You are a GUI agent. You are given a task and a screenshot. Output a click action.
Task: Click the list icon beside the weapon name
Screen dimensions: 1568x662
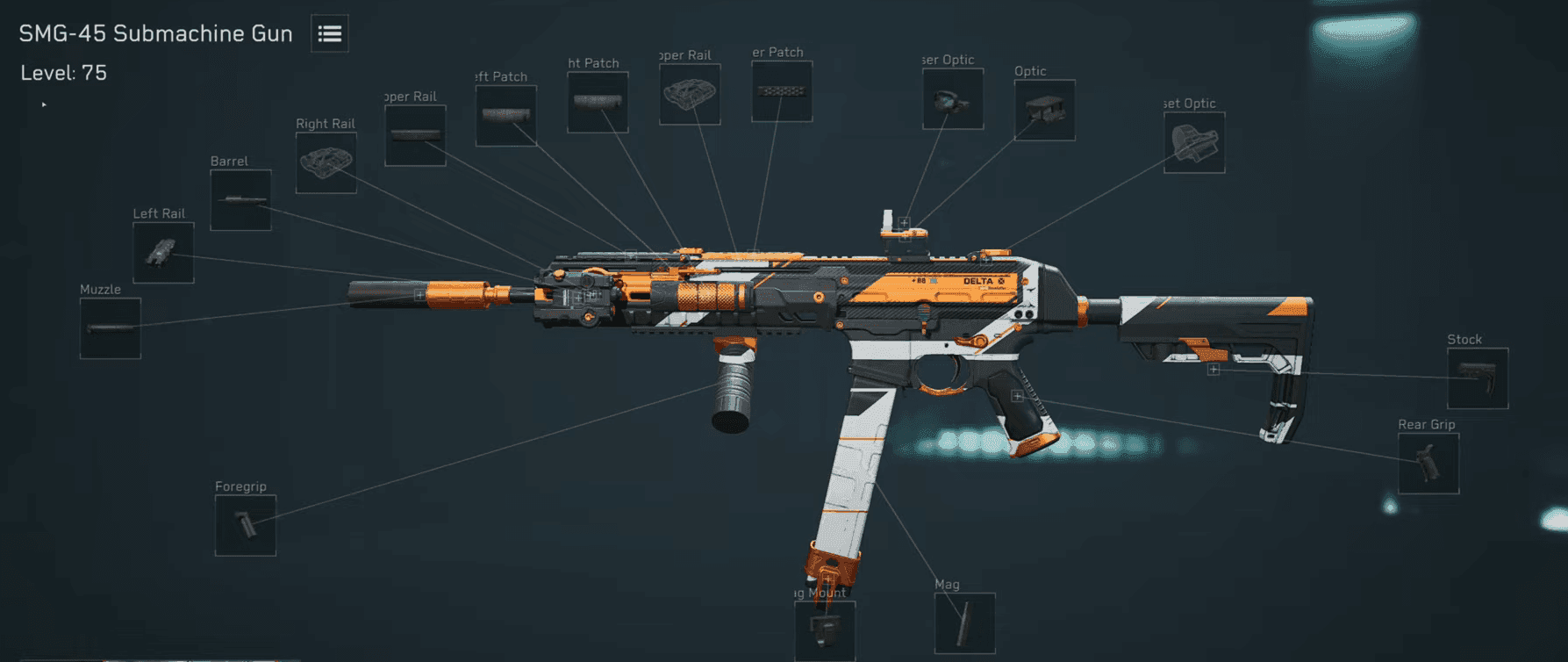pos(329,33)
